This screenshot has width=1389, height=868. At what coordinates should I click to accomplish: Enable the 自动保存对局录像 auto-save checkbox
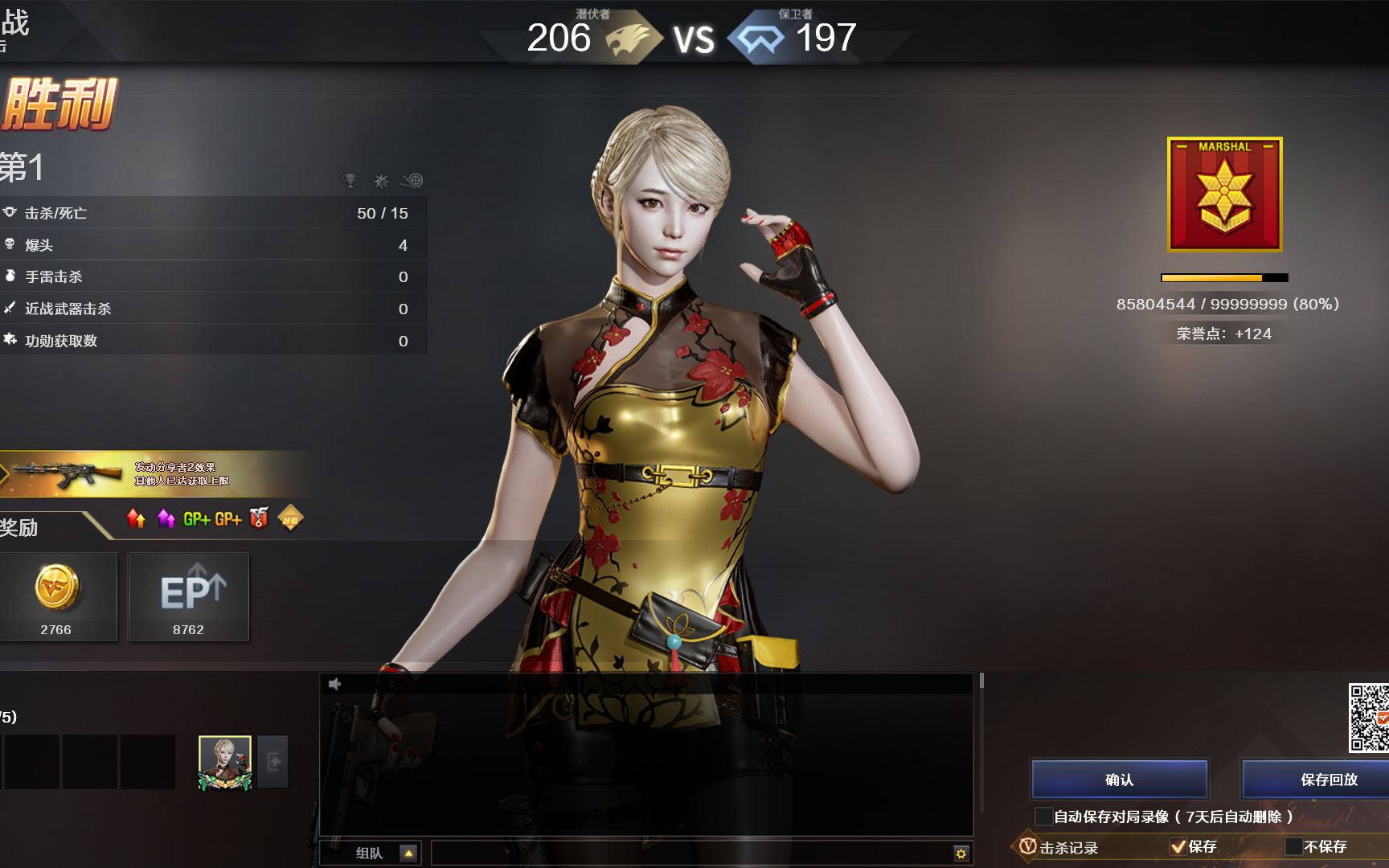1043,817
